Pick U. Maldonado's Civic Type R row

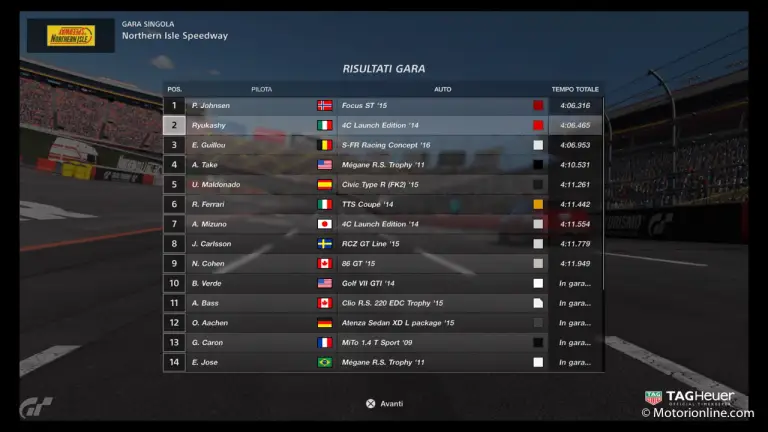tap(383, 184)
